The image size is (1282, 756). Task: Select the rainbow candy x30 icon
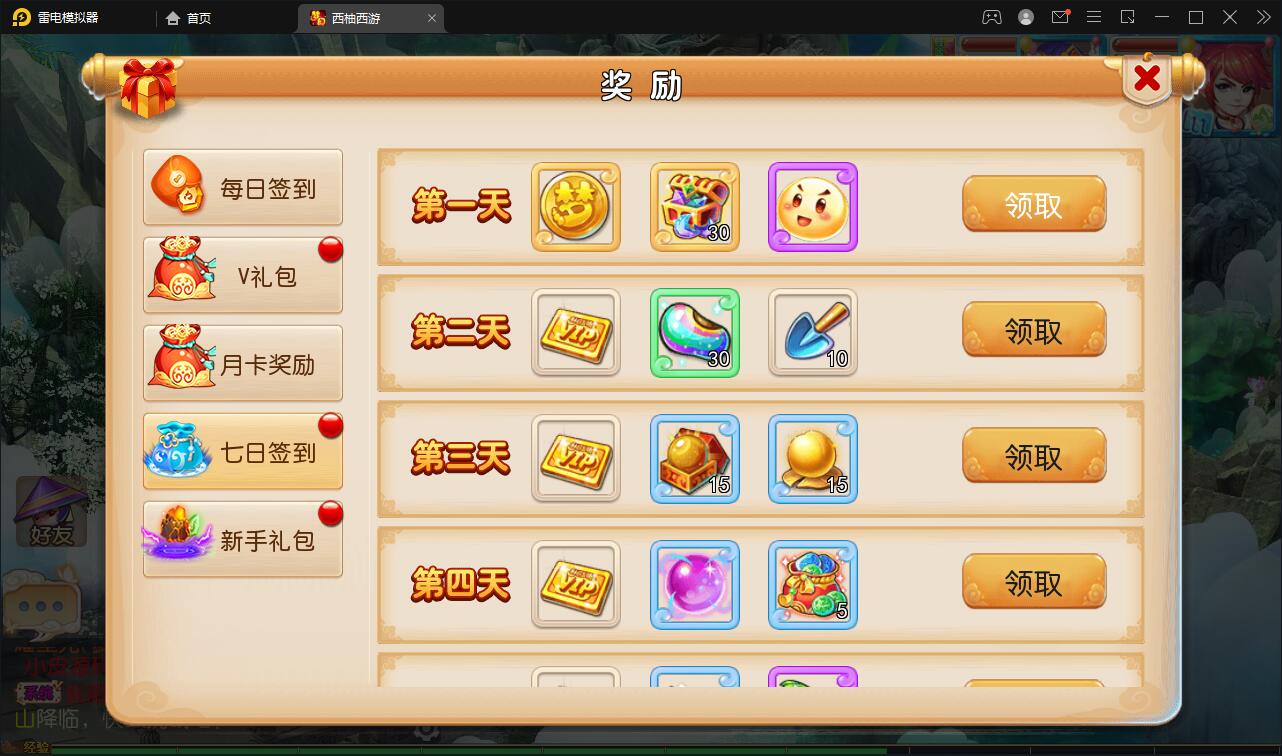pos(694,332)
